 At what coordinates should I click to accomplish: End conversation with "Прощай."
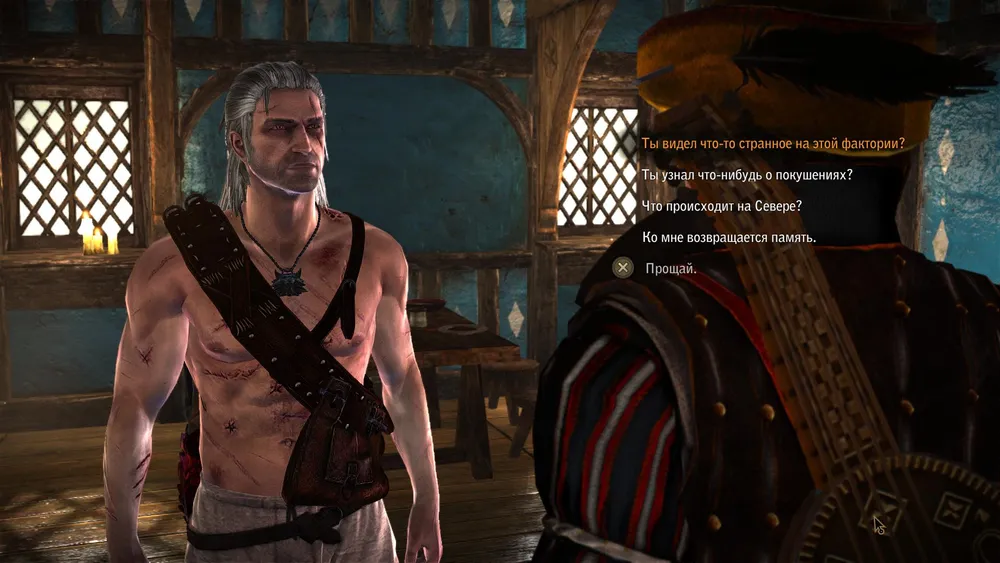click(x=670, y=268)
